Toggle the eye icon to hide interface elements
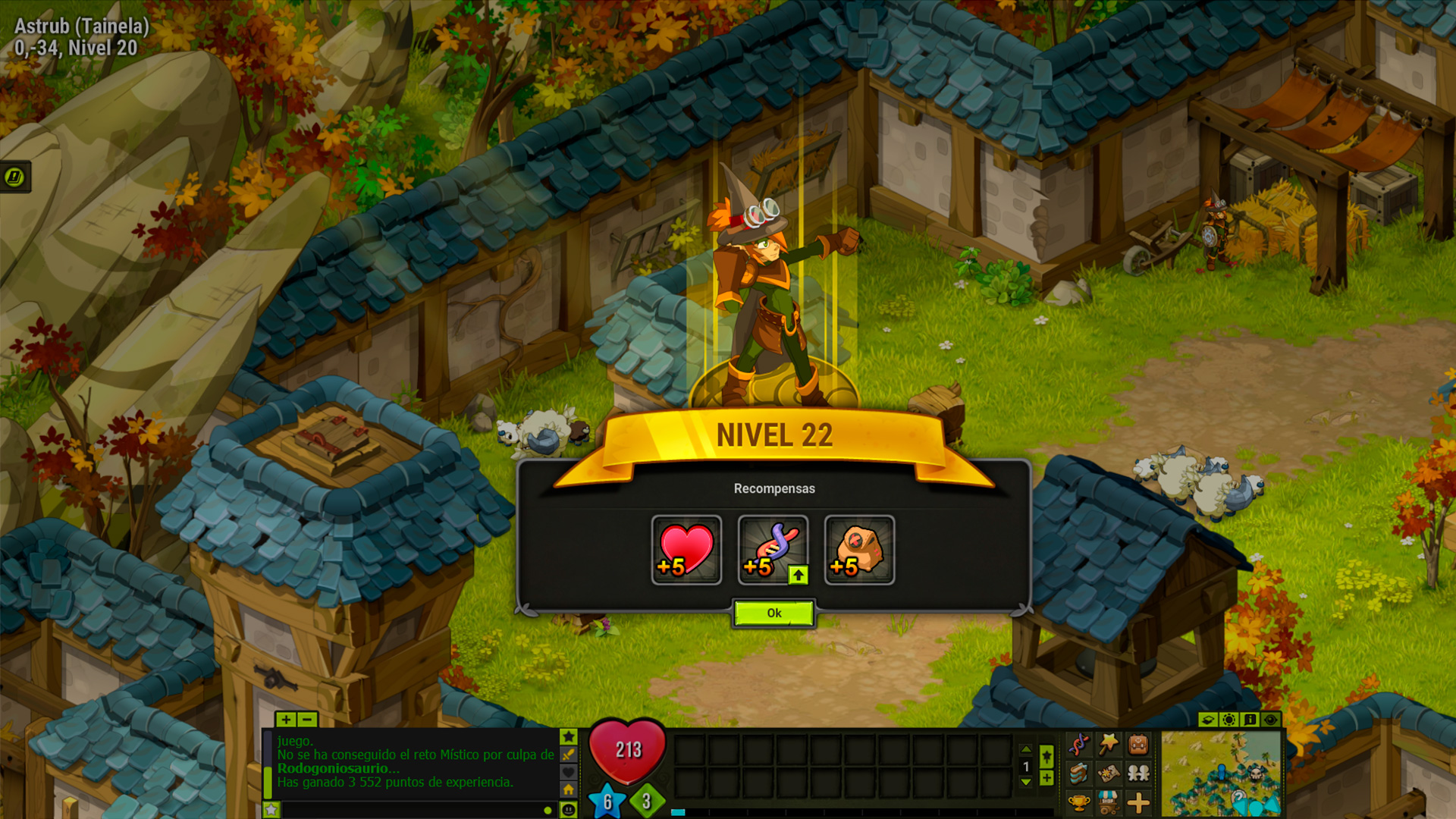Viewport: 1456px width, 819px height. point(1270,720)
